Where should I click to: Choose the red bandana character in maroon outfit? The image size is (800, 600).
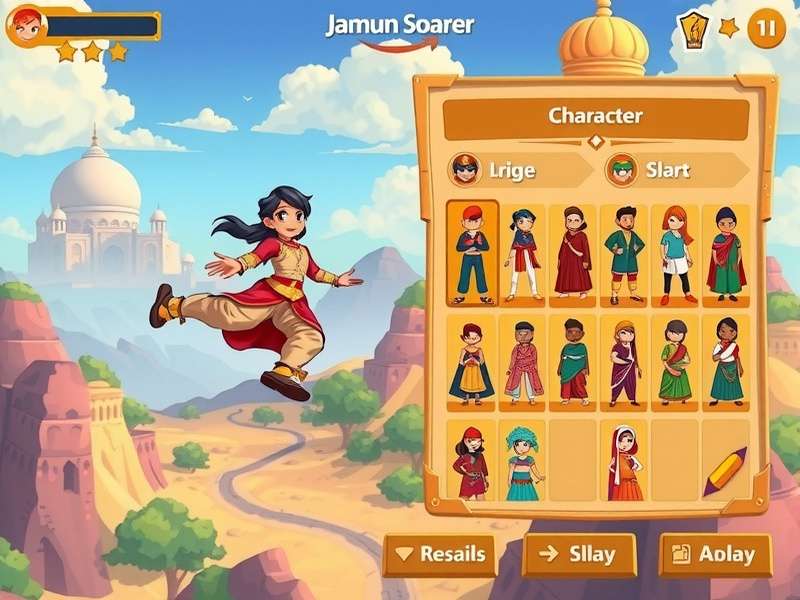pos(471,464)
